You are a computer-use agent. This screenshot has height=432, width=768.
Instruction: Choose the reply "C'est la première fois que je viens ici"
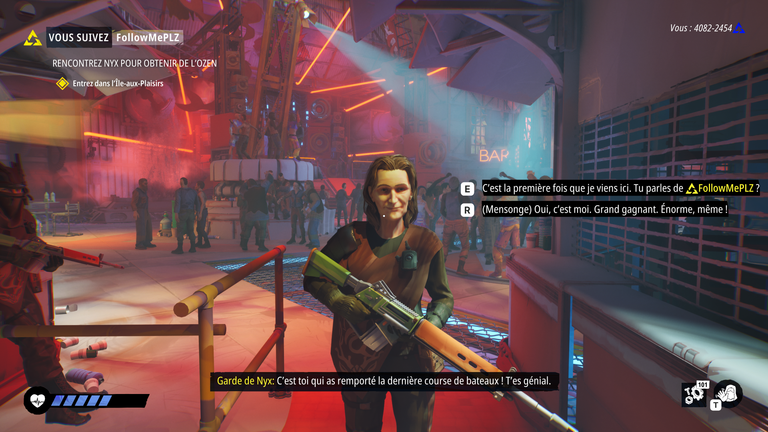click(620, 188)
